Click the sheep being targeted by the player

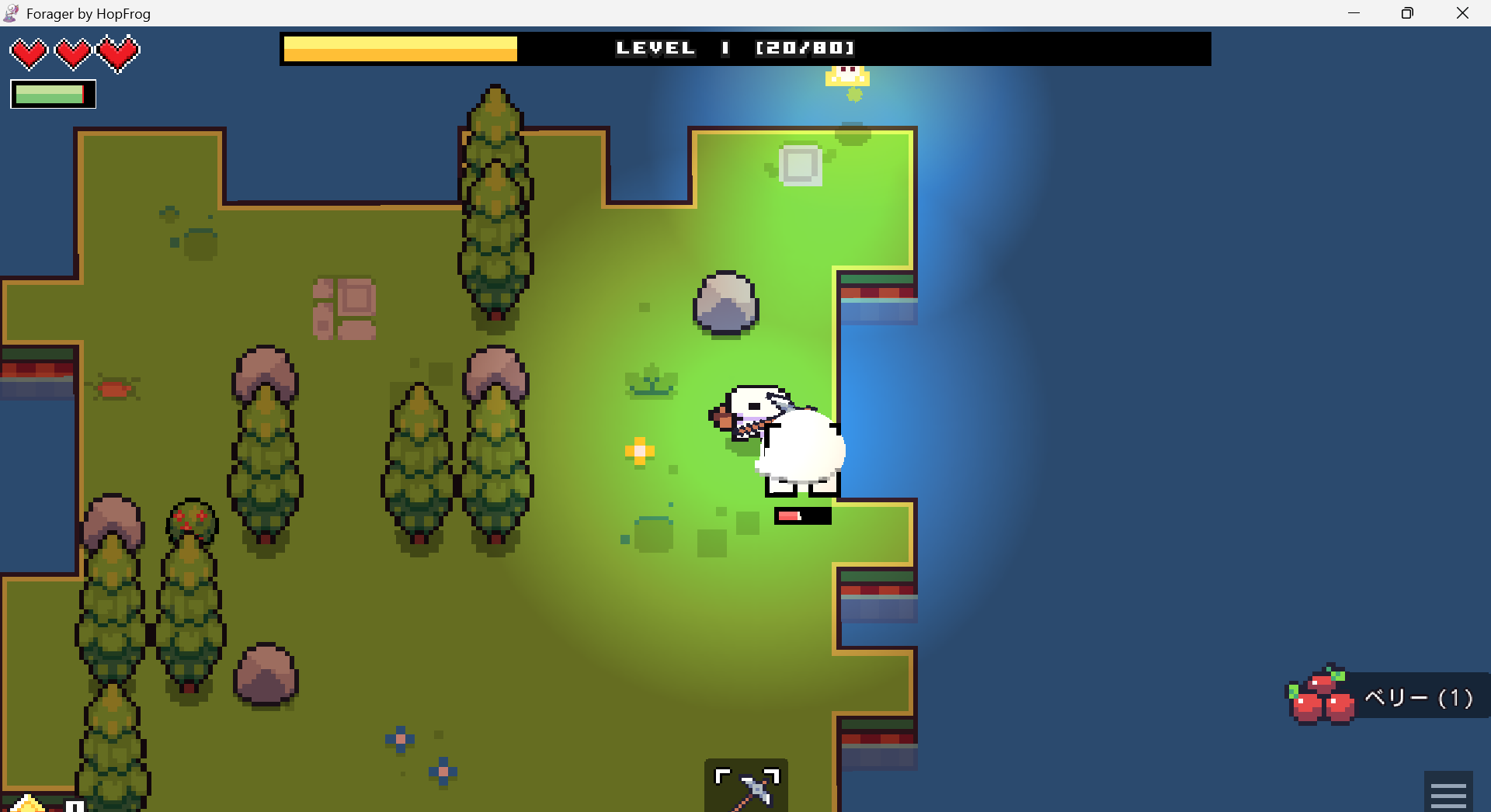pos(800,450)
